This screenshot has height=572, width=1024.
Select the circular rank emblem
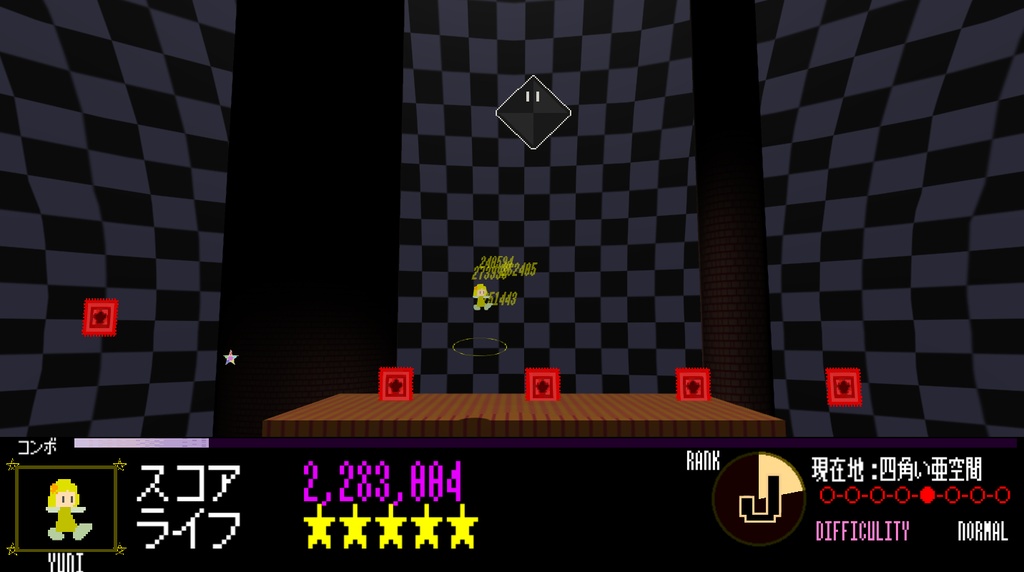pyautogui.click(x=758, y=499)
